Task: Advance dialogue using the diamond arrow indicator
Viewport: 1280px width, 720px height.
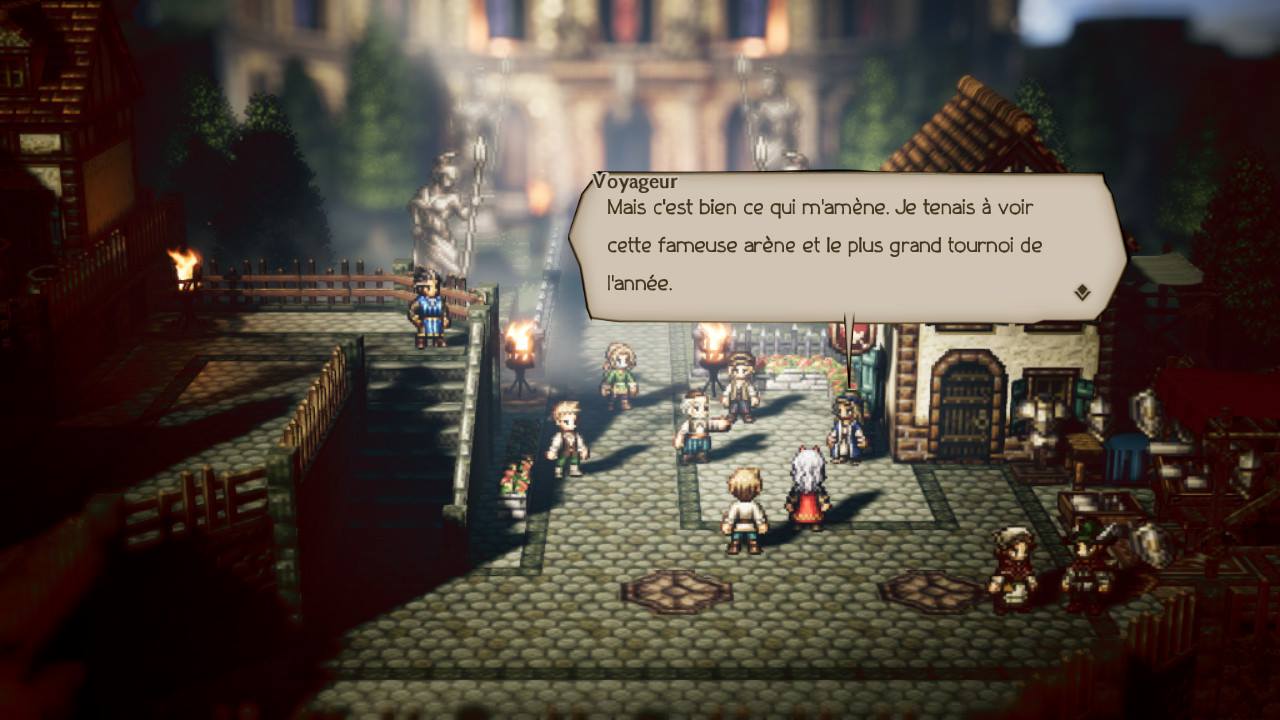Action: [x=1081, y=293]
